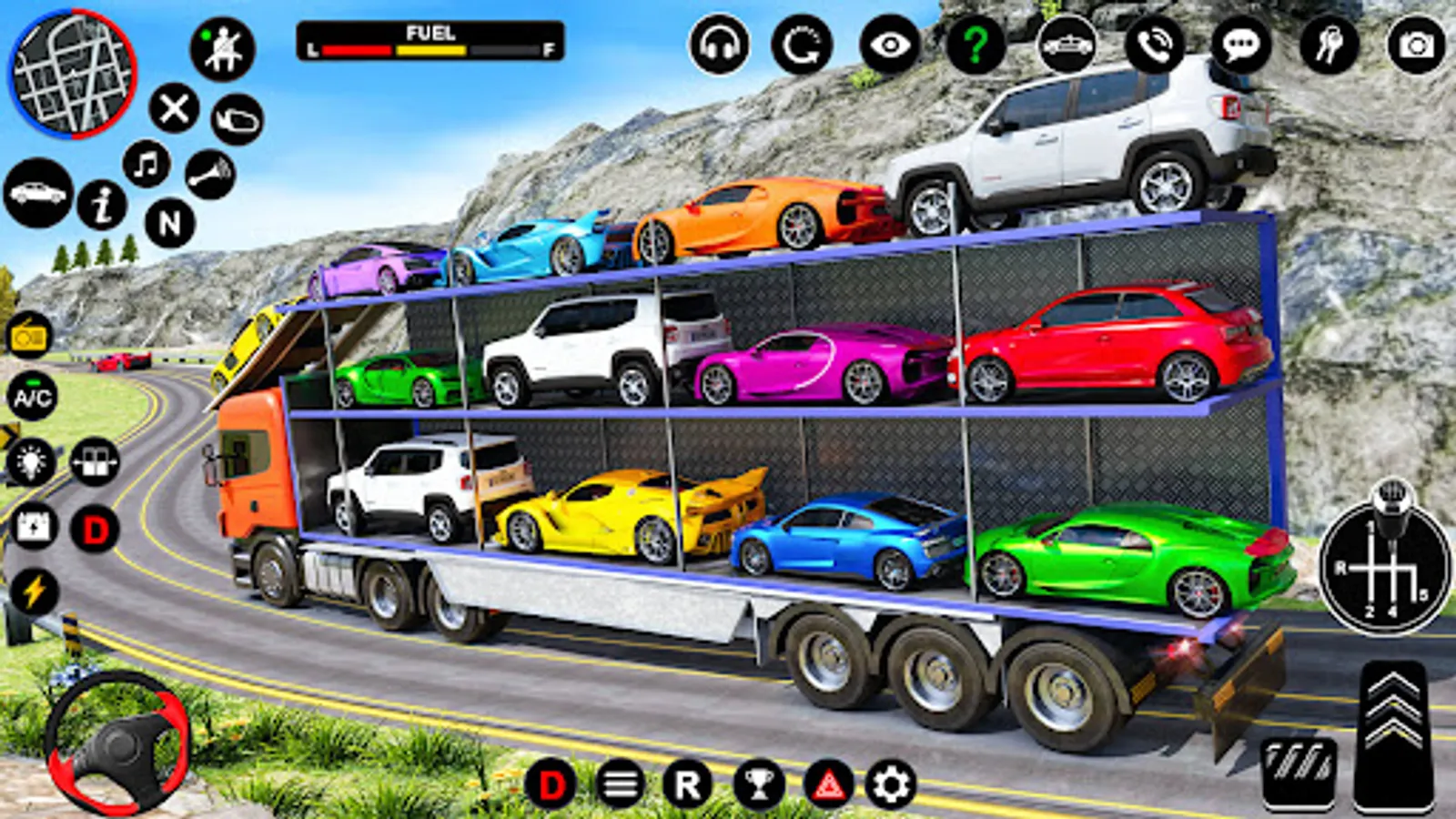This screenshot has width=1456, height=819.
Task: Select the R reverse gear button
Action: (688, 784)
